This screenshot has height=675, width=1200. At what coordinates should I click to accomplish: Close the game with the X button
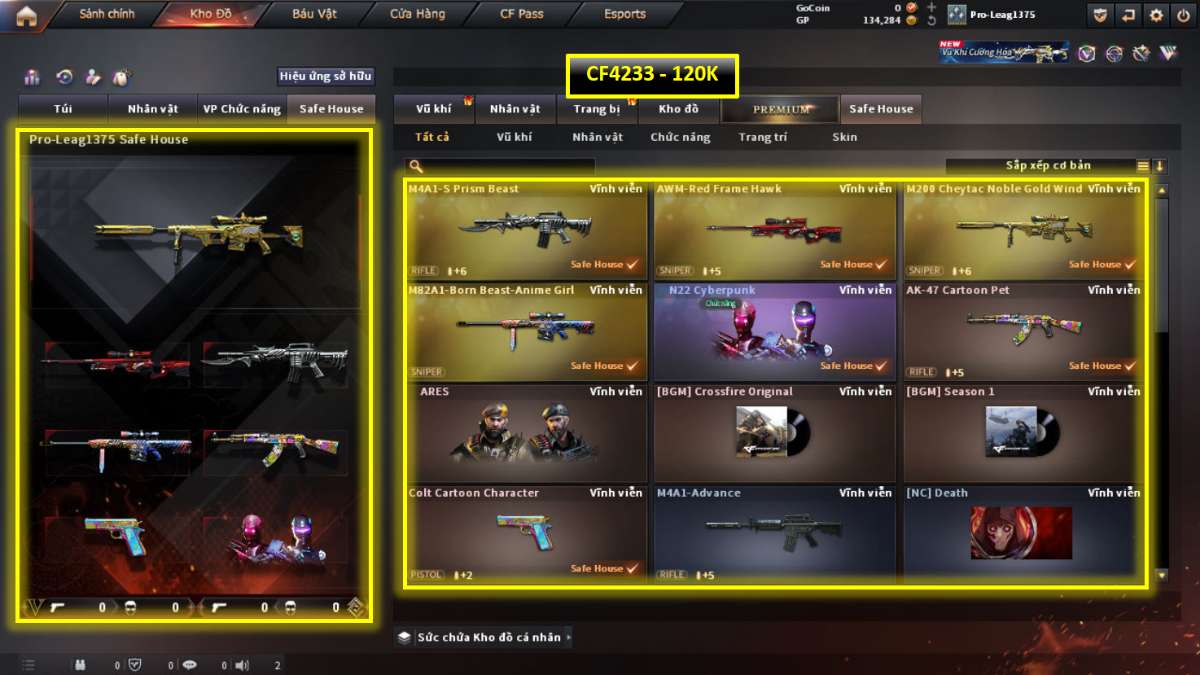pyautogui.click(x=1182, y=15)
